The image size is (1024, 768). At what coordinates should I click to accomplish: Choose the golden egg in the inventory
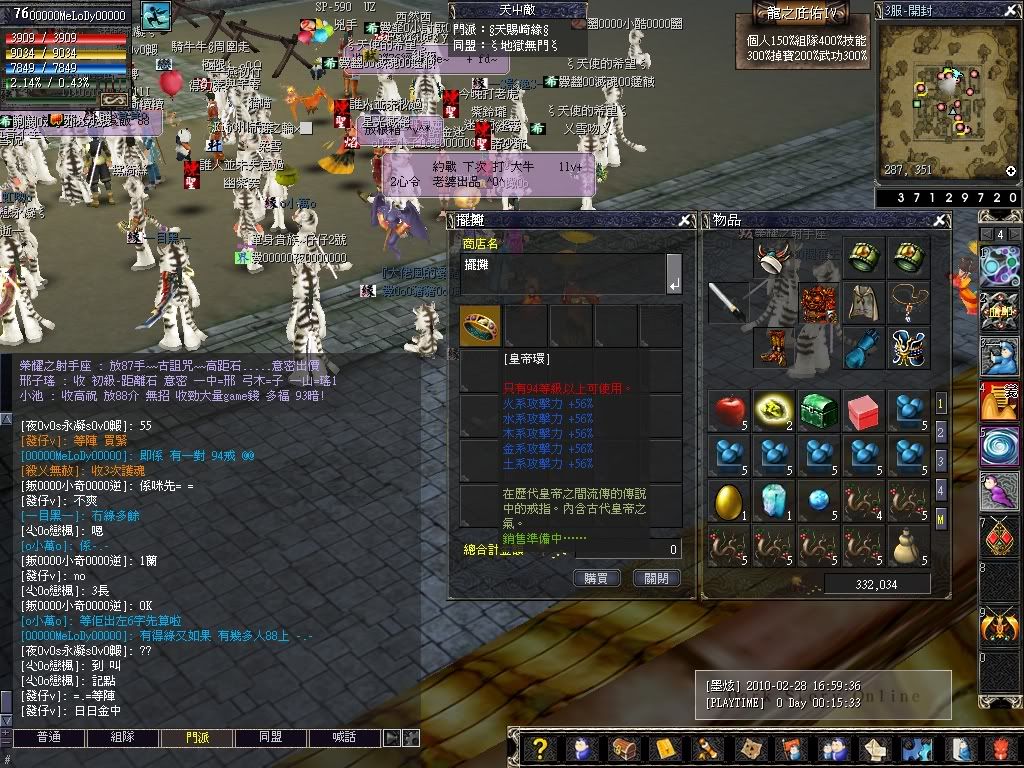tap(728, 500)
